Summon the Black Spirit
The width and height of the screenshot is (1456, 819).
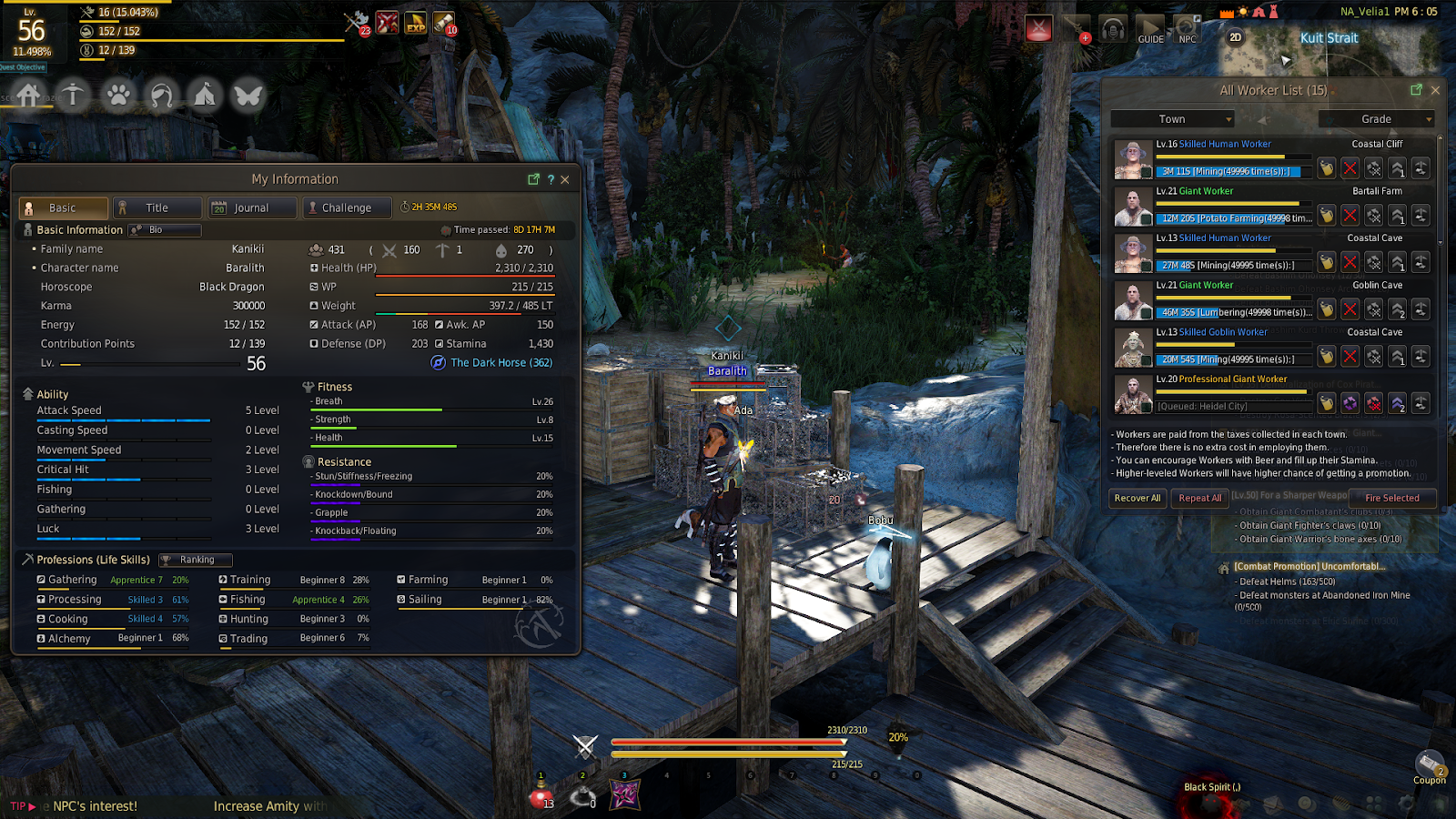click(1211, 787)
